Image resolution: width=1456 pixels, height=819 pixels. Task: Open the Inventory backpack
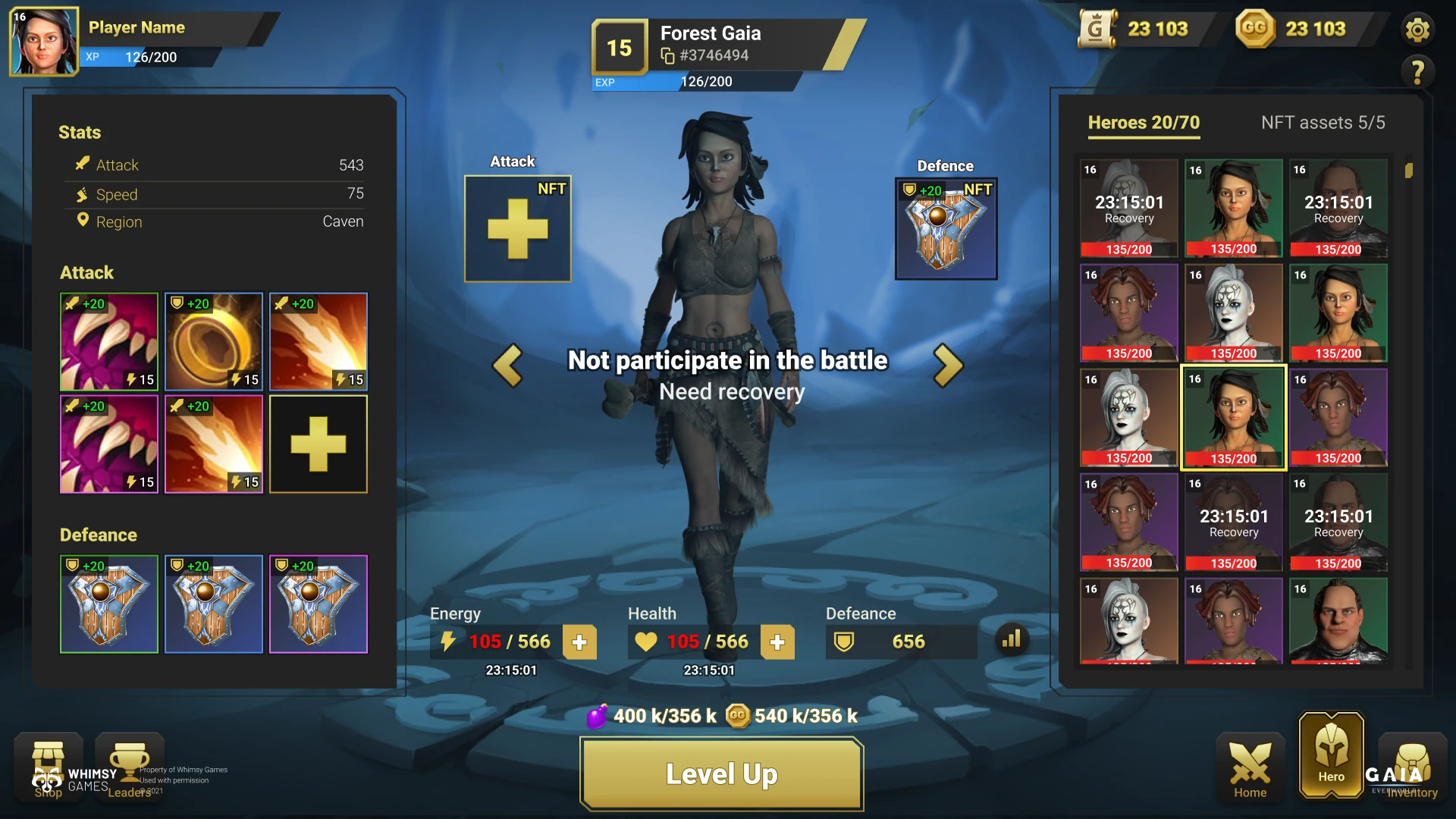pos(1412,770)
